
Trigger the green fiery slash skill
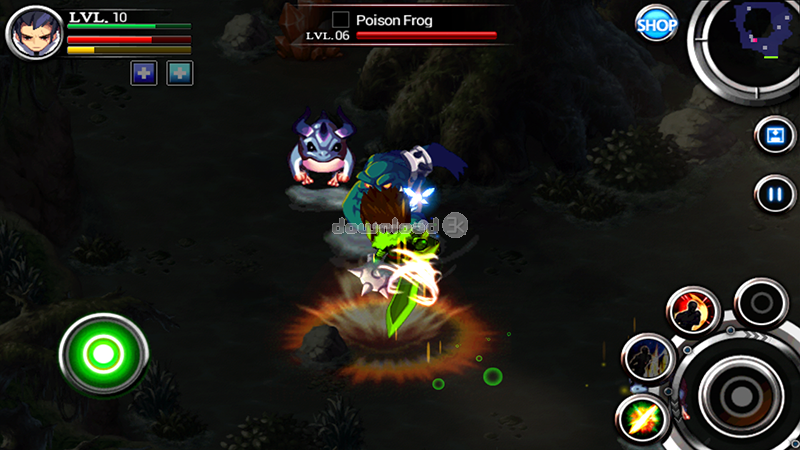coord(641,417)
